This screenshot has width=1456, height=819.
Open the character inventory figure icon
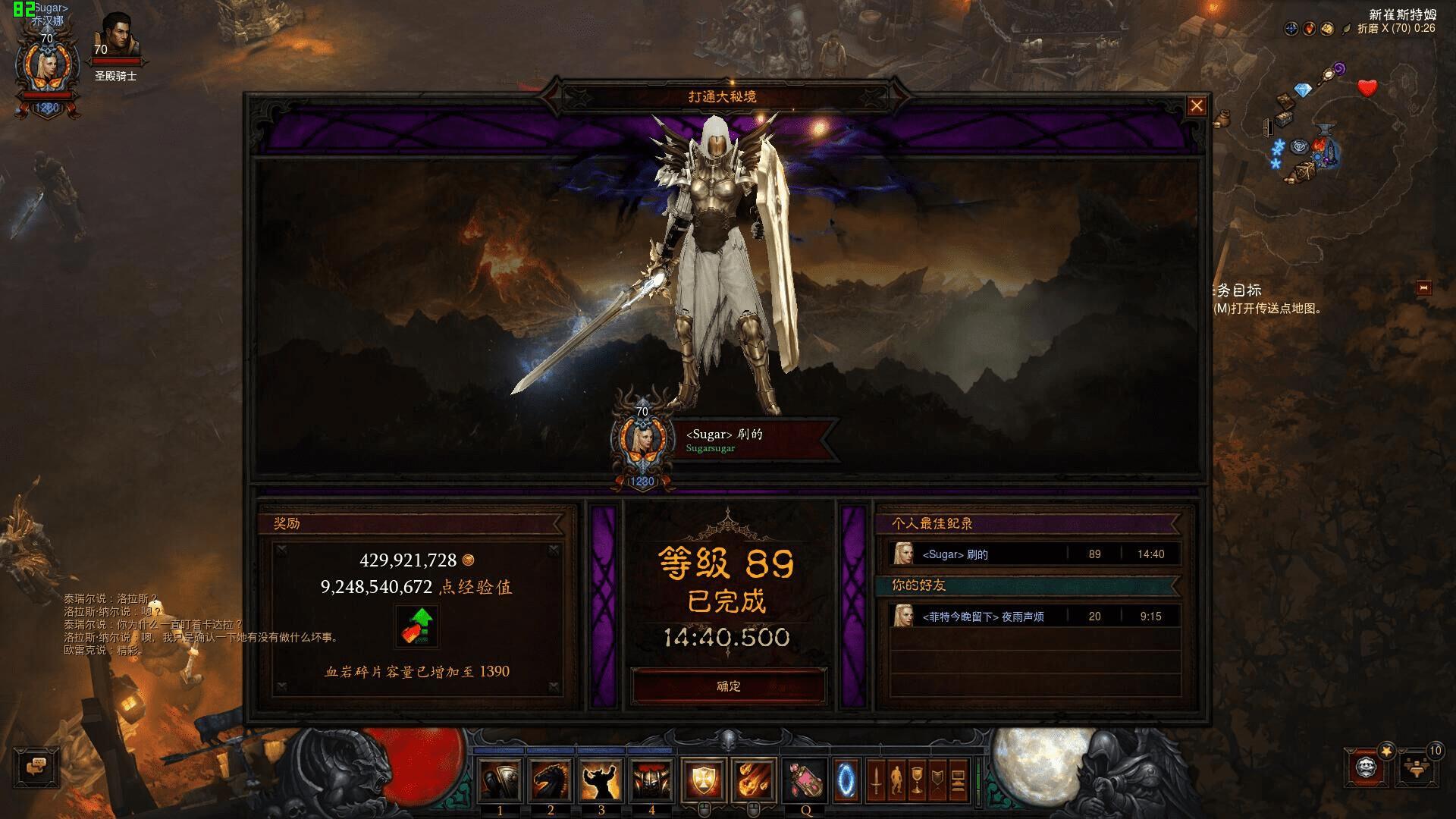pyautogui.click(x=896, y=780)
